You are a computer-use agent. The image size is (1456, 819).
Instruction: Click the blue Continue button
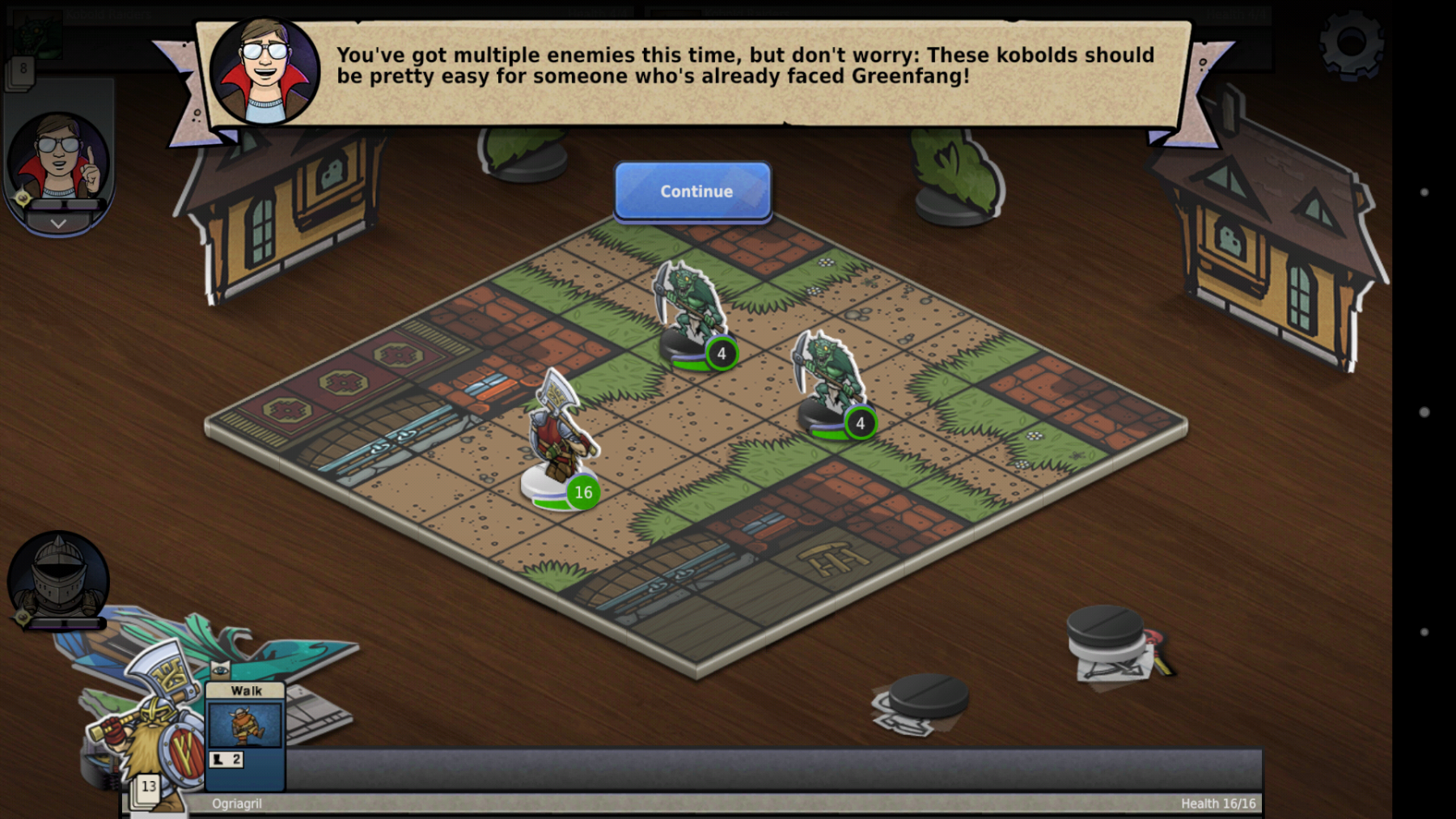click(693, 191)
